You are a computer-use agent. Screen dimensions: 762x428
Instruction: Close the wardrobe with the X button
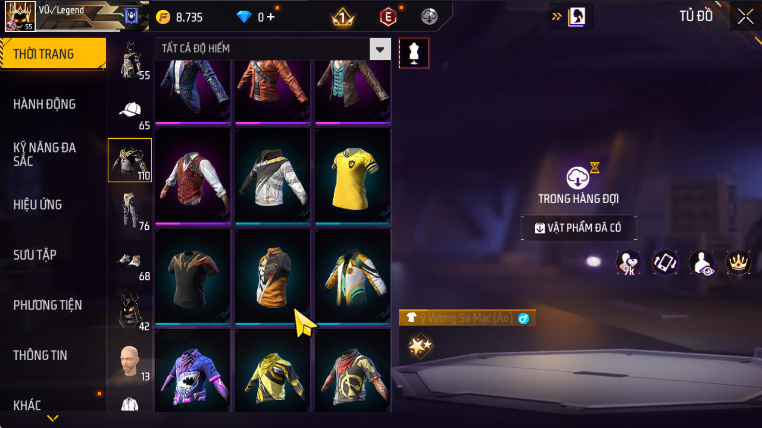pos(745,16)
